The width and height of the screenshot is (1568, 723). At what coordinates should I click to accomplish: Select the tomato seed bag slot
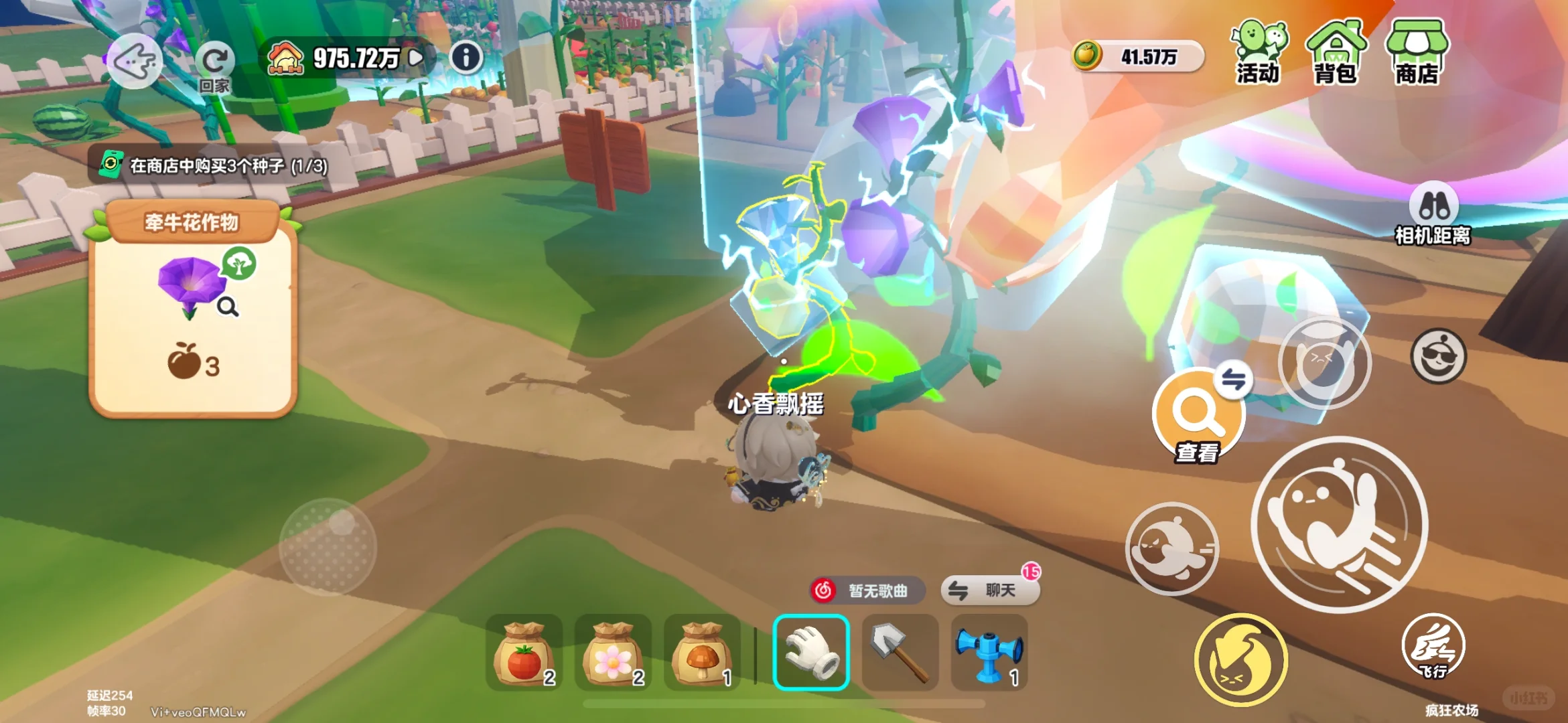tap(524, 653)
